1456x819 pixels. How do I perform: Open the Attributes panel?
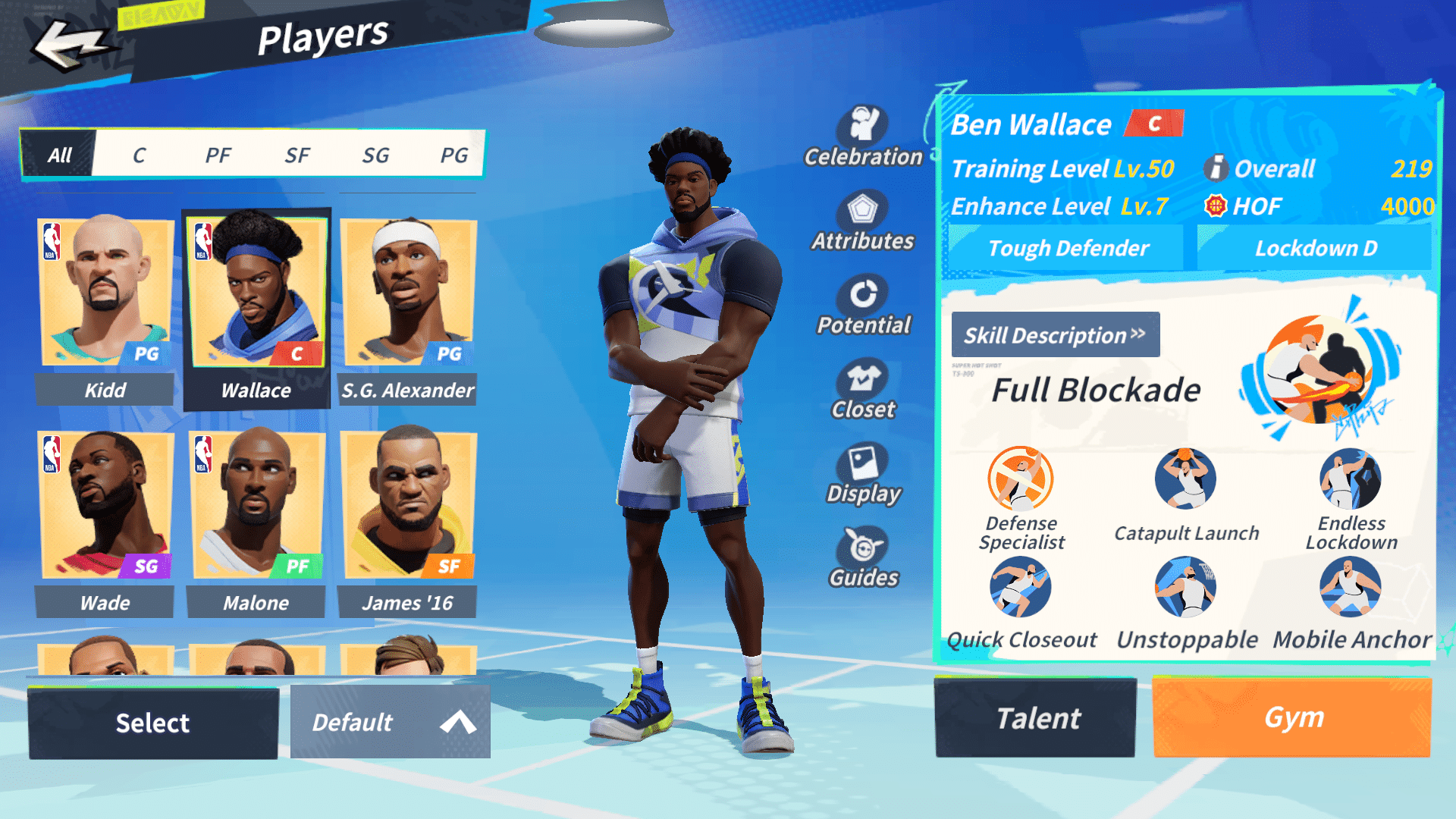(x=863, y=221)
